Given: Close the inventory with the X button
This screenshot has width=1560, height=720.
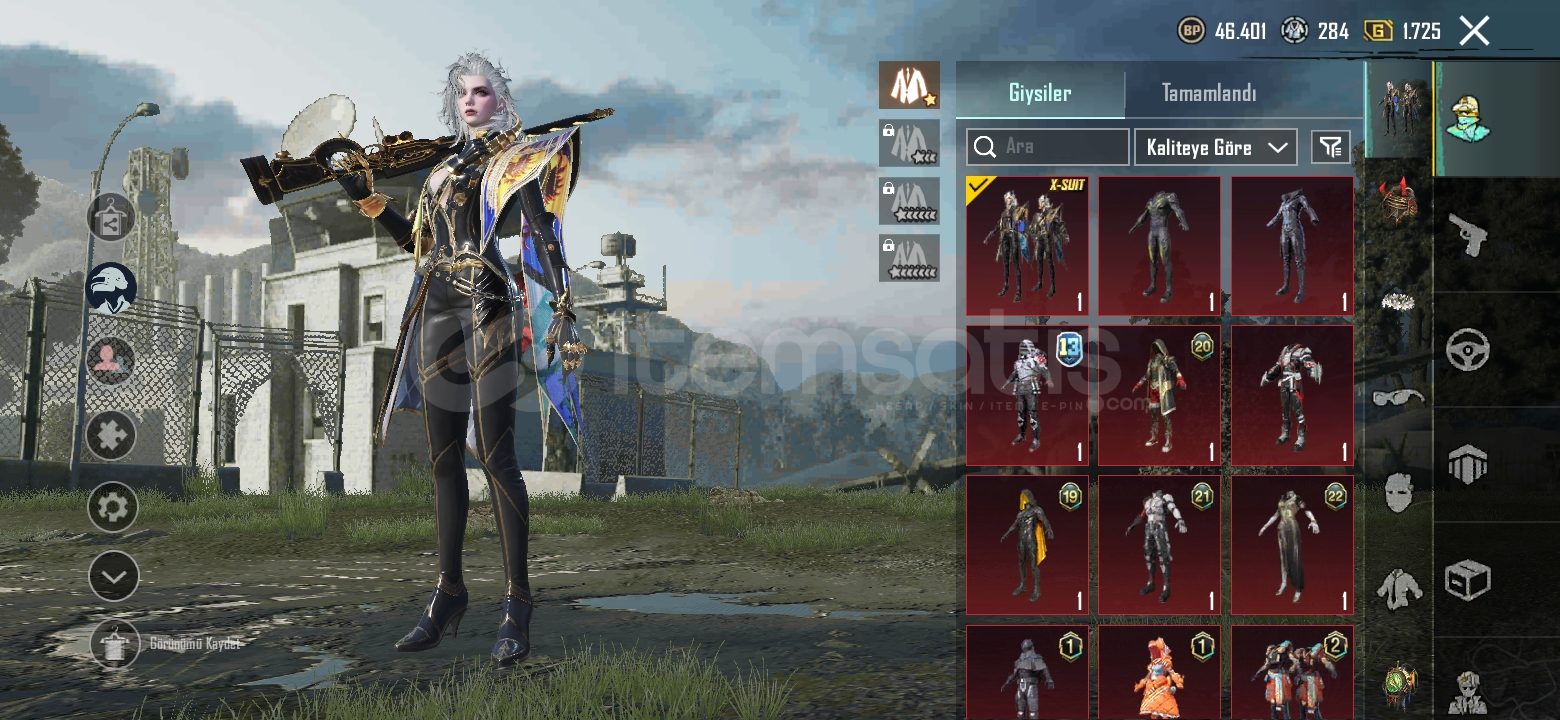Looking at the screenshot, I should coord(1474,31).
